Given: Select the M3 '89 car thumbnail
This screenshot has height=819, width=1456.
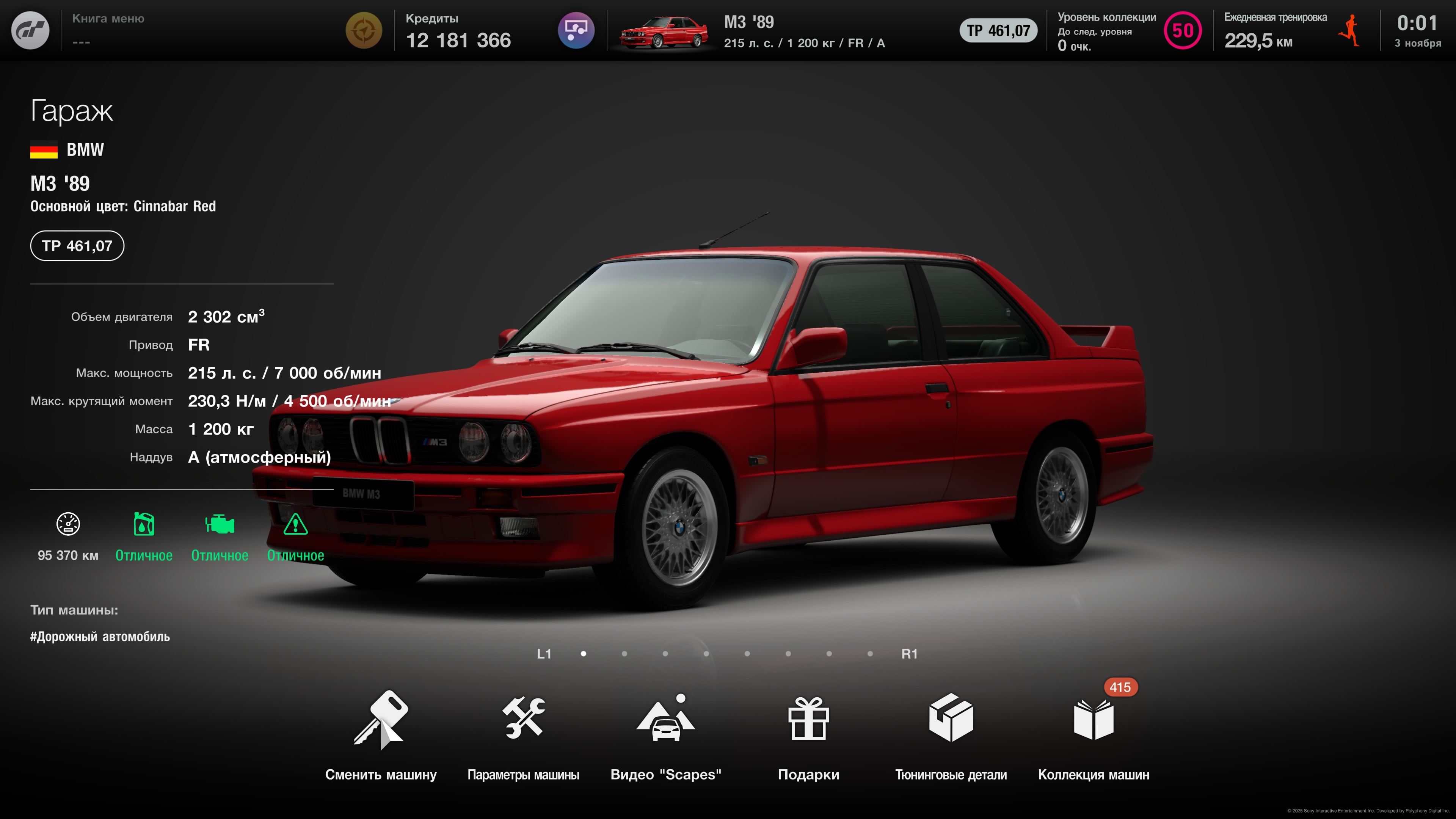Looking at the screenshot, I should coord(664,32).
